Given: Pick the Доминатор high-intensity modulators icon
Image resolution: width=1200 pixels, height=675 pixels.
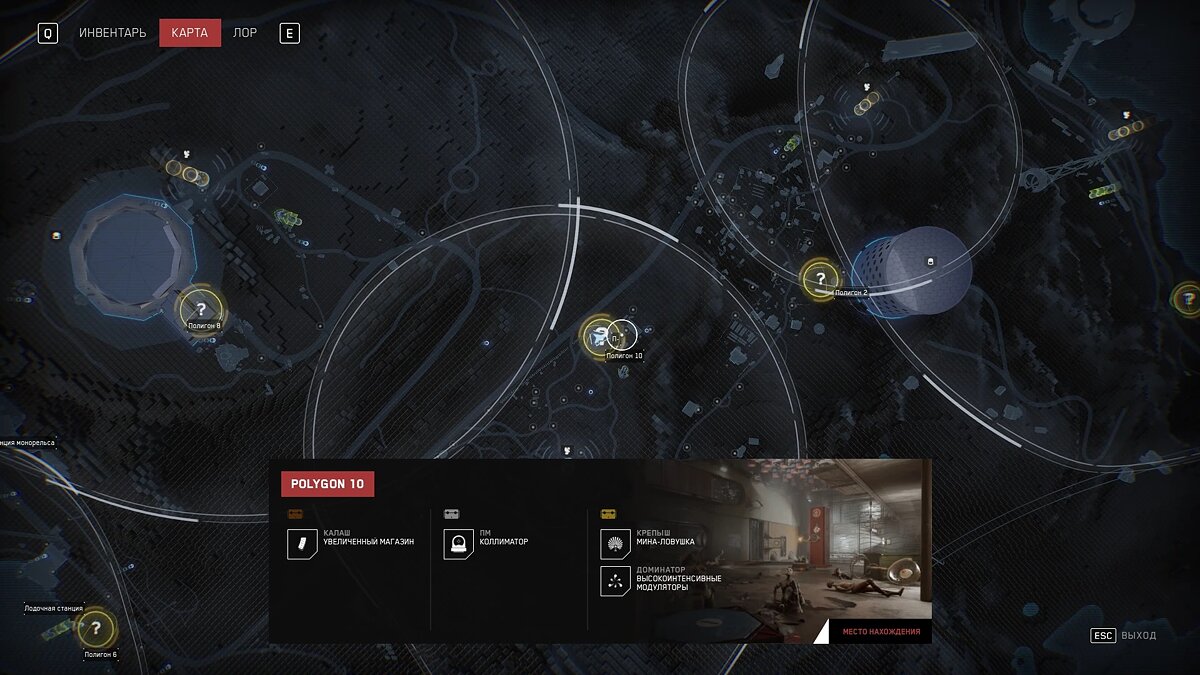Looking at the screenshot, I should click(615, 581).
